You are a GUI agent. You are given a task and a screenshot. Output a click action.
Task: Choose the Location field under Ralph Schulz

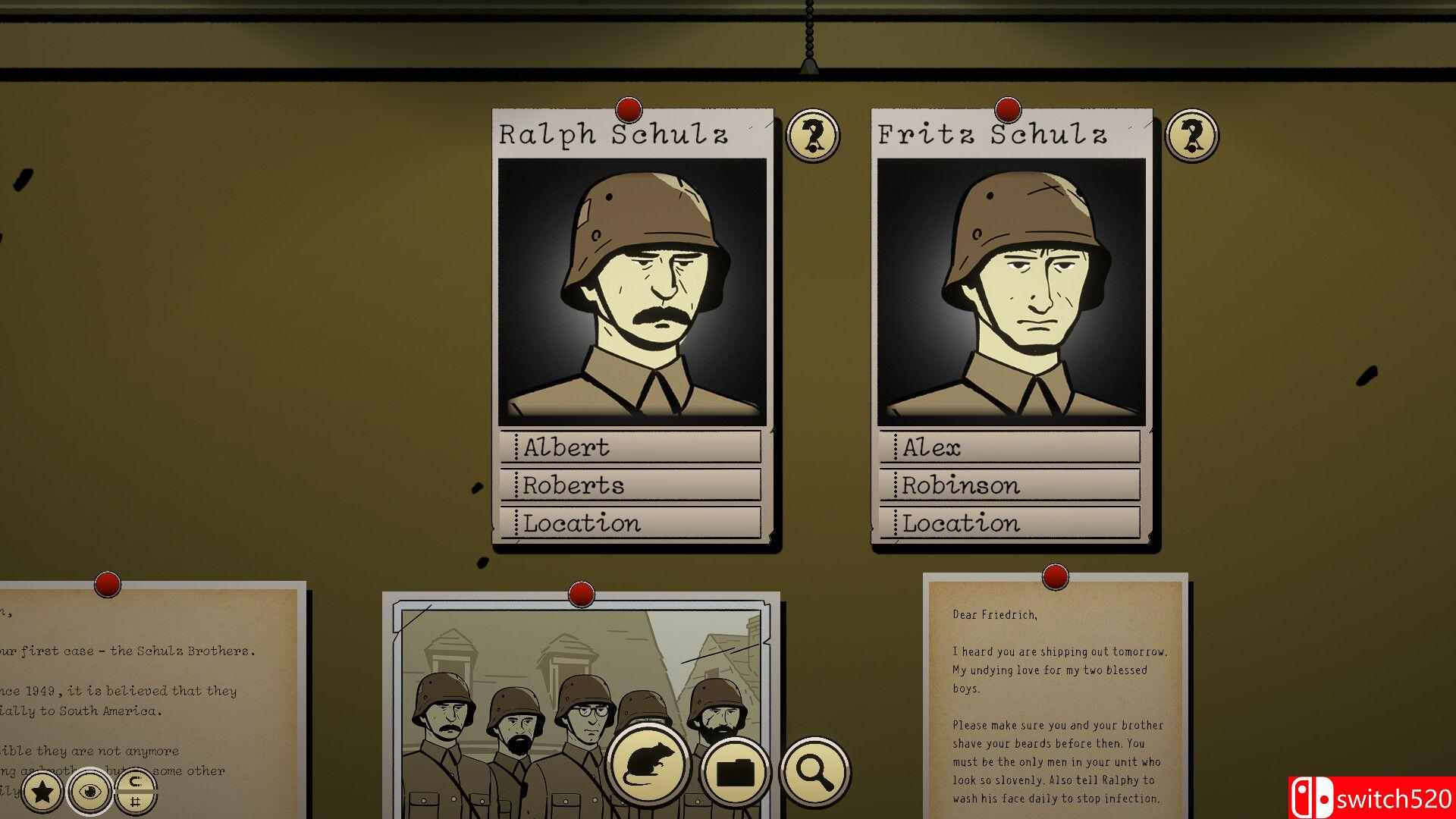(631, 523)
